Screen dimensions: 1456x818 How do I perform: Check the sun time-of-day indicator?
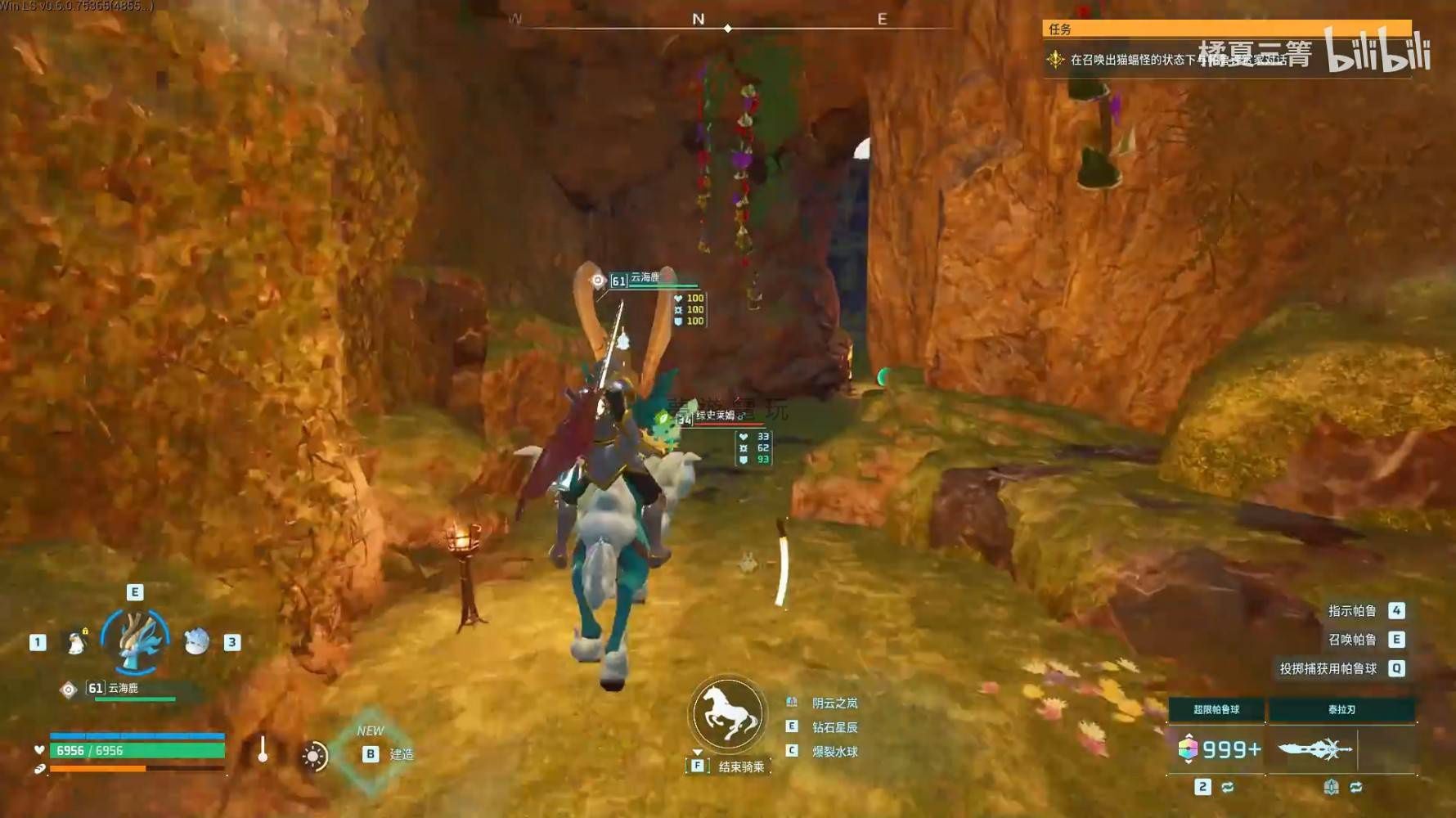[x=313, y=756]
